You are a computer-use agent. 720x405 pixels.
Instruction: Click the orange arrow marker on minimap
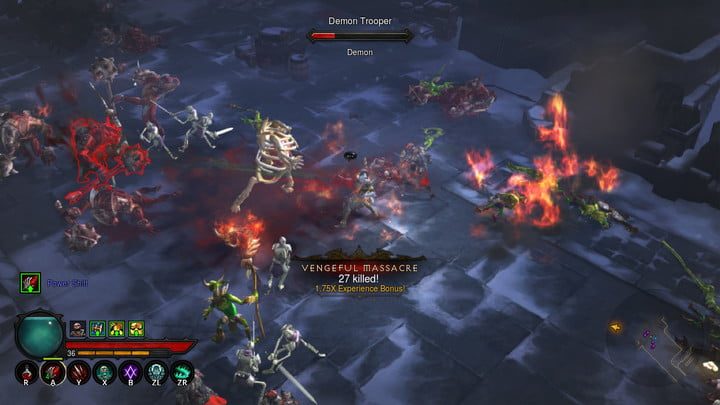tap(616, 326)
